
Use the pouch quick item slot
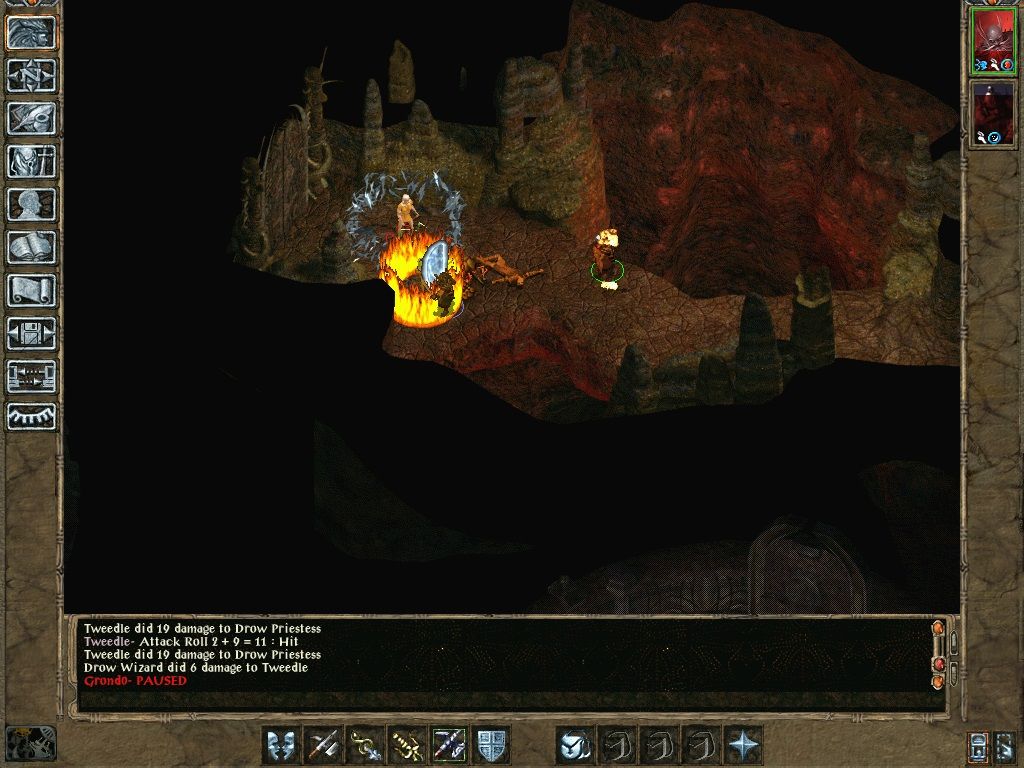[x=575, y=745]
